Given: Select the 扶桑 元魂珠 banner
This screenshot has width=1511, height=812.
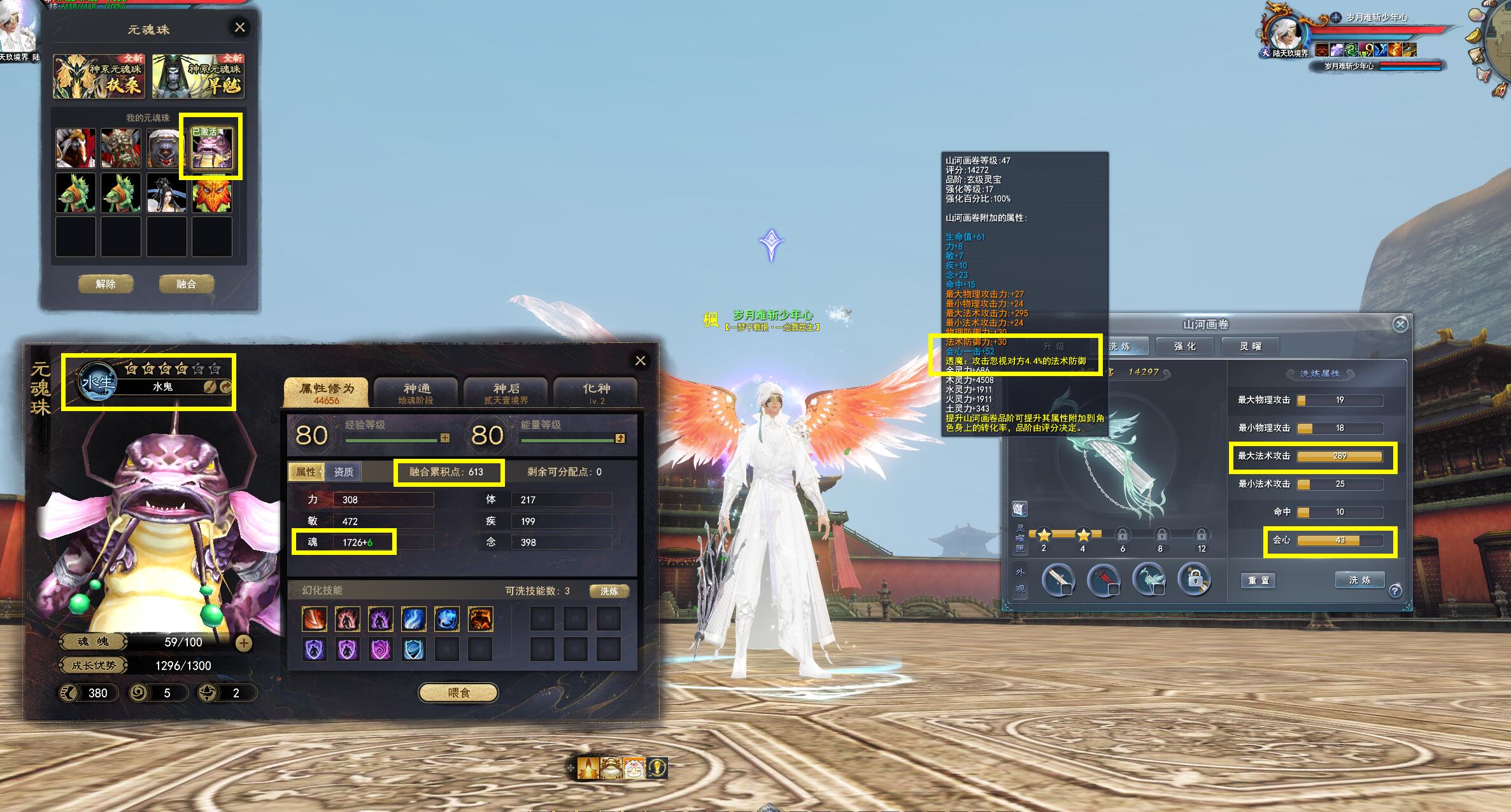Looking at the screenshot, I should (x=99, y=77).
